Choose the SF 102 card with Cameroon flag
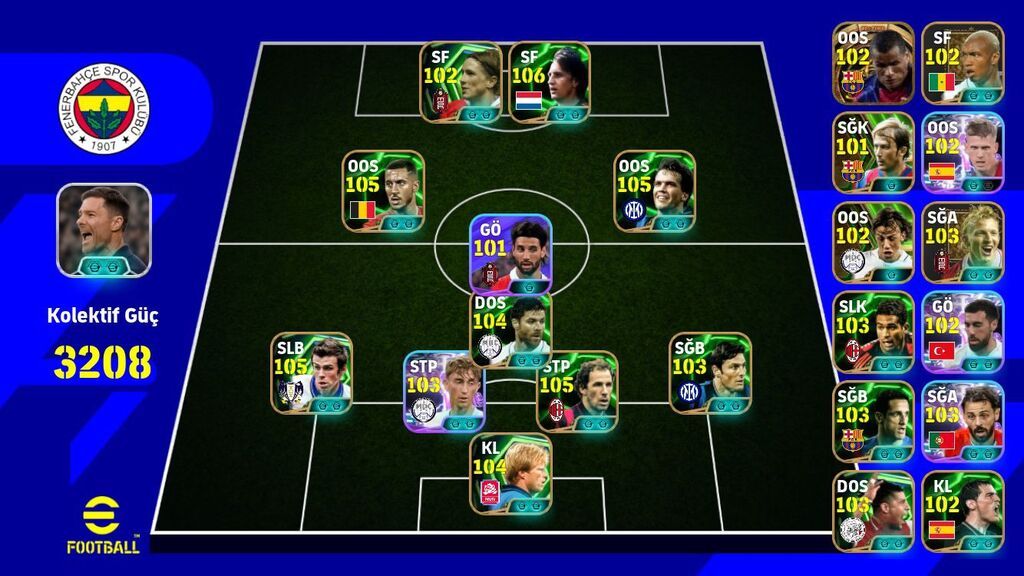The height and width of the screenshot is (576, 1024). point(962,62)
